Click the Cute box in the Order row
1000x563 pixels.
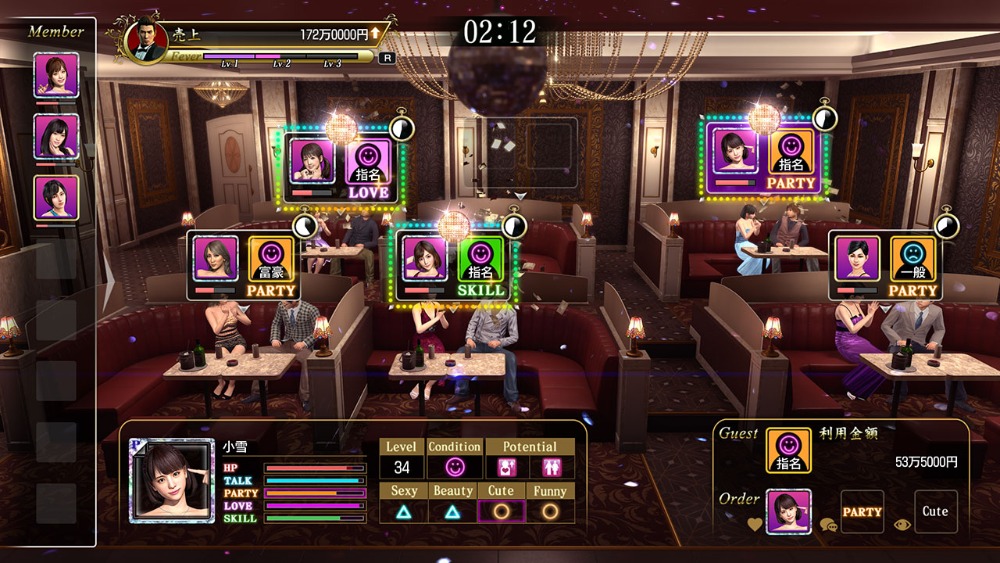point(935,511)
